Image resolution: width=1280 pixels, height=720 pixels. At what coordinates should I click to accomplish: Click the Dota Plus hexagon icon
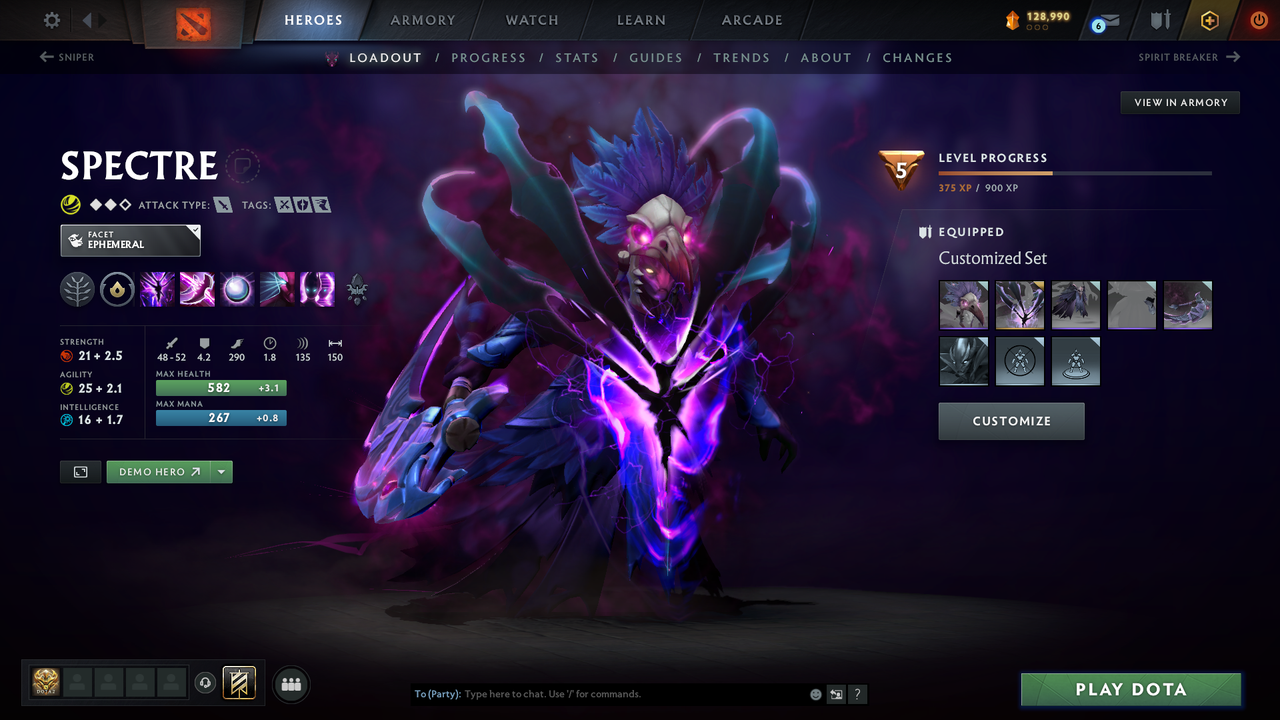click(x=1209, y=20)
